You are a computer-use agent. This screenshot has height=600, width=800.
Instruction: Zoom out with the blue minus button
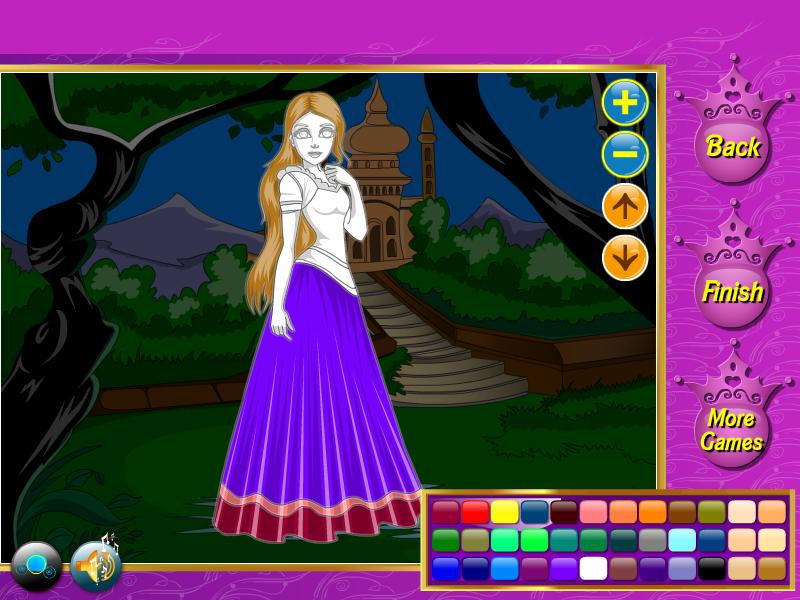(x=625, y=155)
